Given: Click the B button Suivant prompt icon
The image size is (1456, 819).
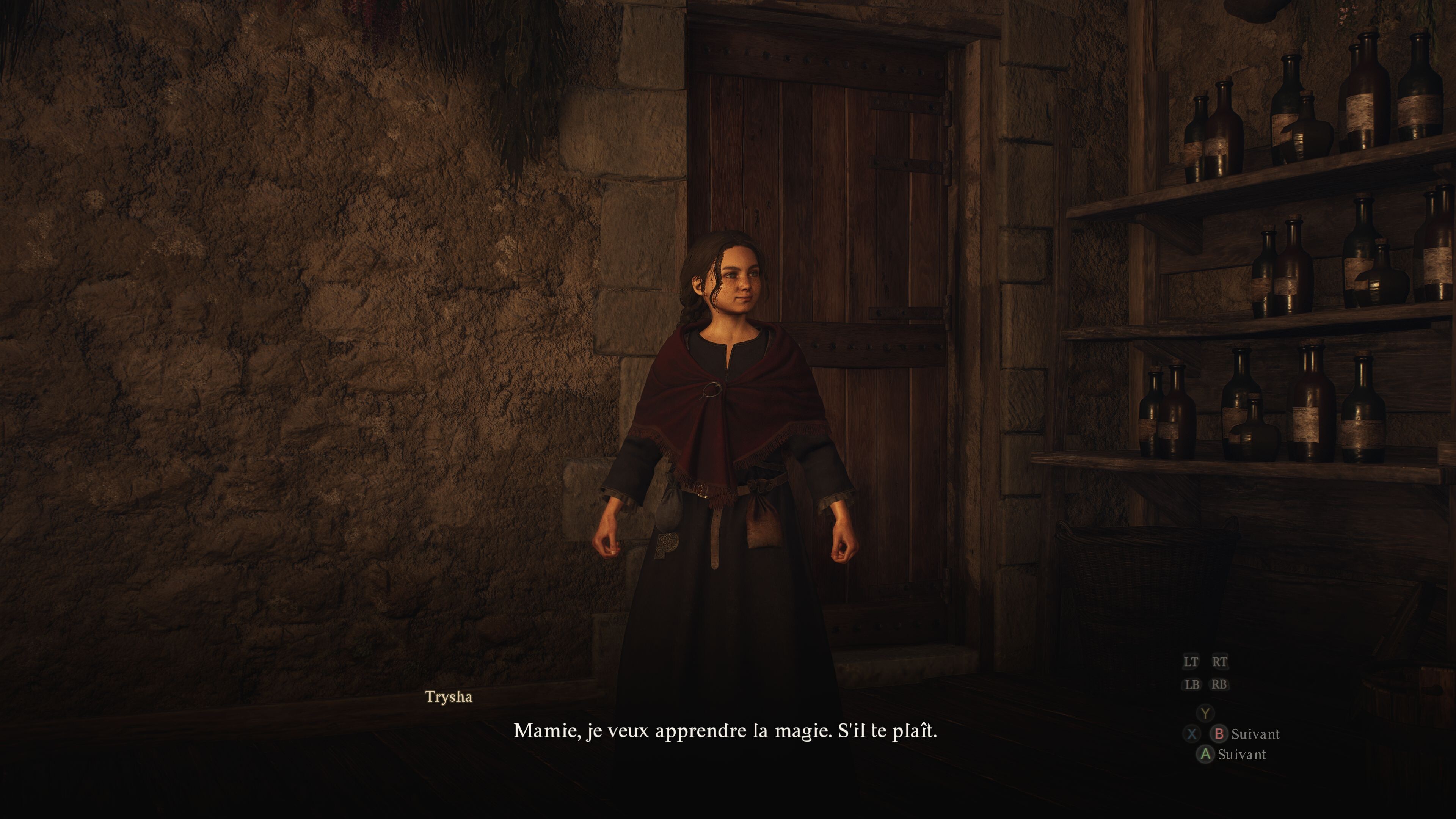Looking at the screenshot, I should click(1220, 734).
